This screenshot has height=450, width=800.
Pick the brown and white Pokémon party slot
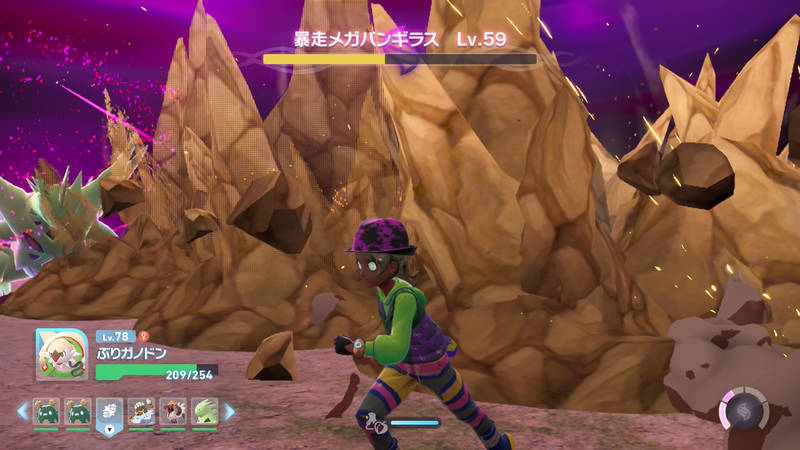(x=142, y=411)
